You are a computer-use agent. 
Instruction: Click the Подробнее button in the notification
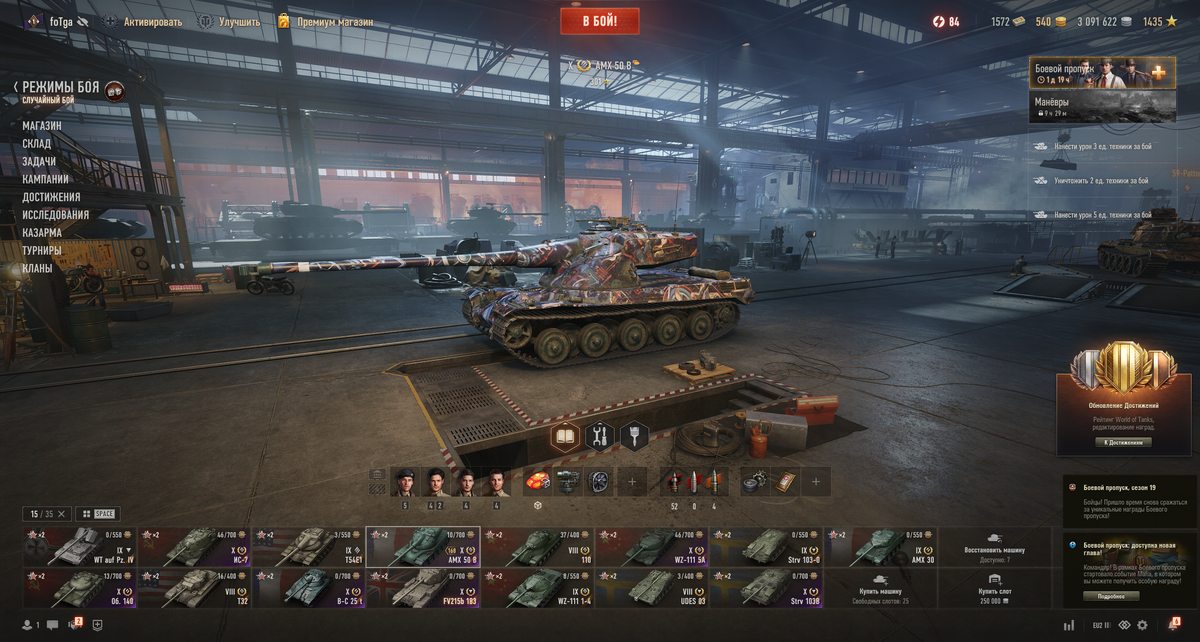pyautogui.click(x=1110, y=596)
